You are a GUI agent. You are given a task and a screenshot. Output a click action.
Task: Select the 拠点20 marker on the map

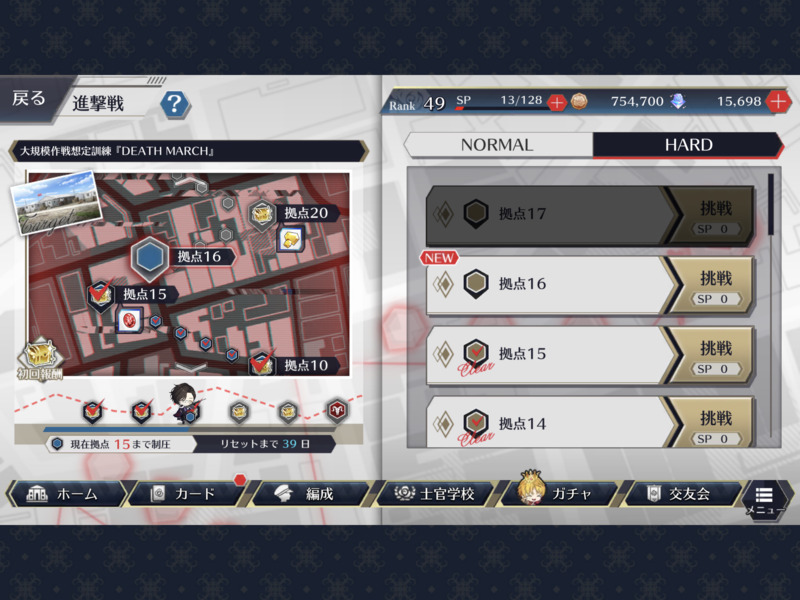pos(263,213)
